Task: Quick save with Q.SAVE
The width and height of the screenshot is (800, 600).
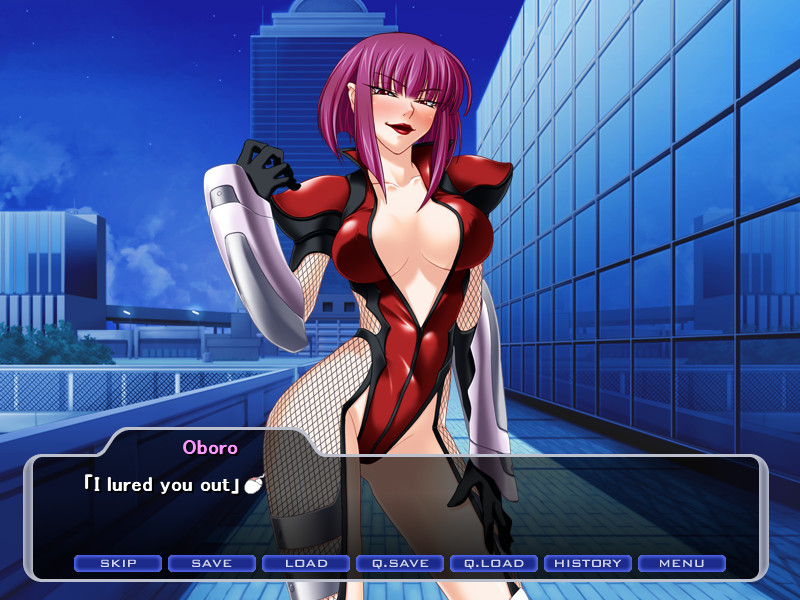Action: [400, 563]
